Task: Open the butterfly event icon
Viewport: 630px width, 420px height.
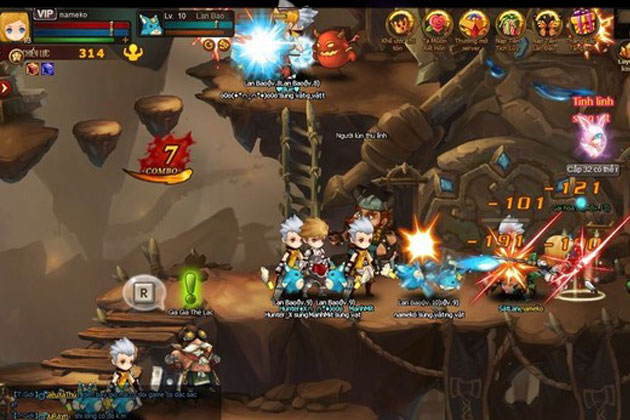Action: click(548, 23)
